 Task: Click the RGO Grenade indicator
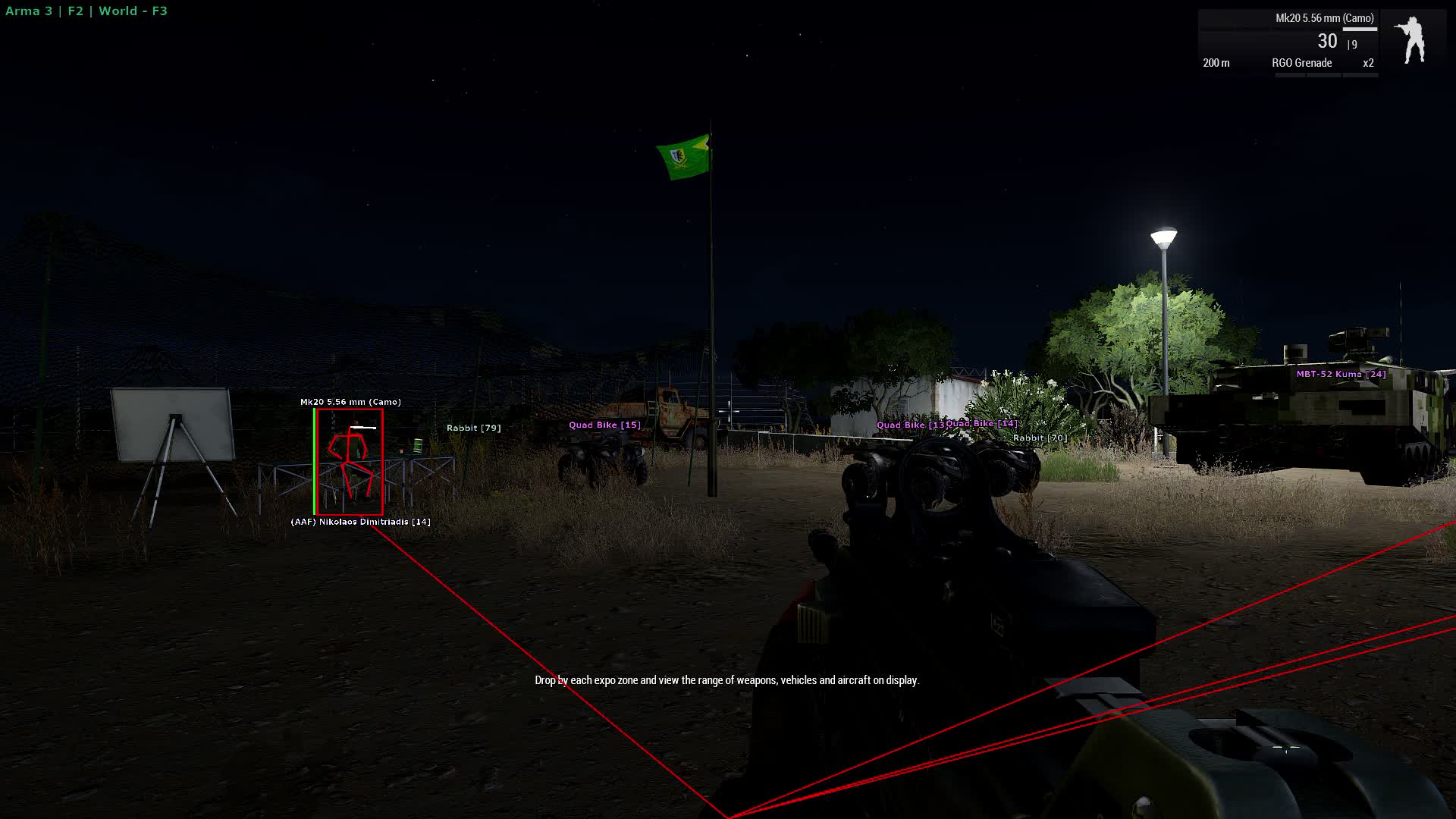1301,63
